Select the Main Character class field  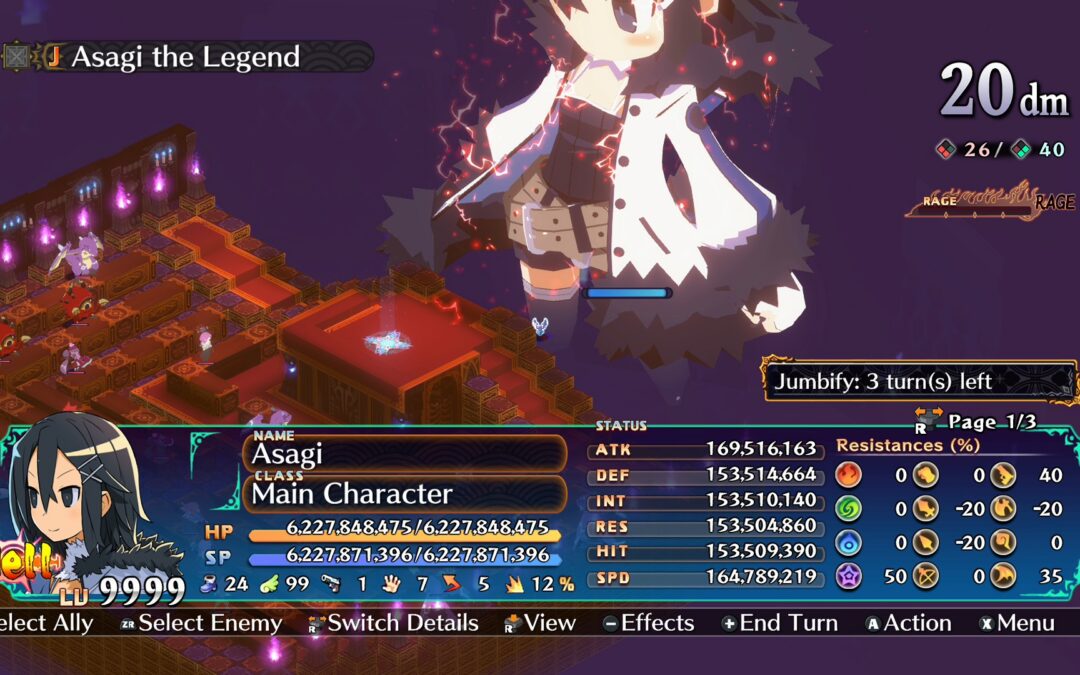(406, 493)
